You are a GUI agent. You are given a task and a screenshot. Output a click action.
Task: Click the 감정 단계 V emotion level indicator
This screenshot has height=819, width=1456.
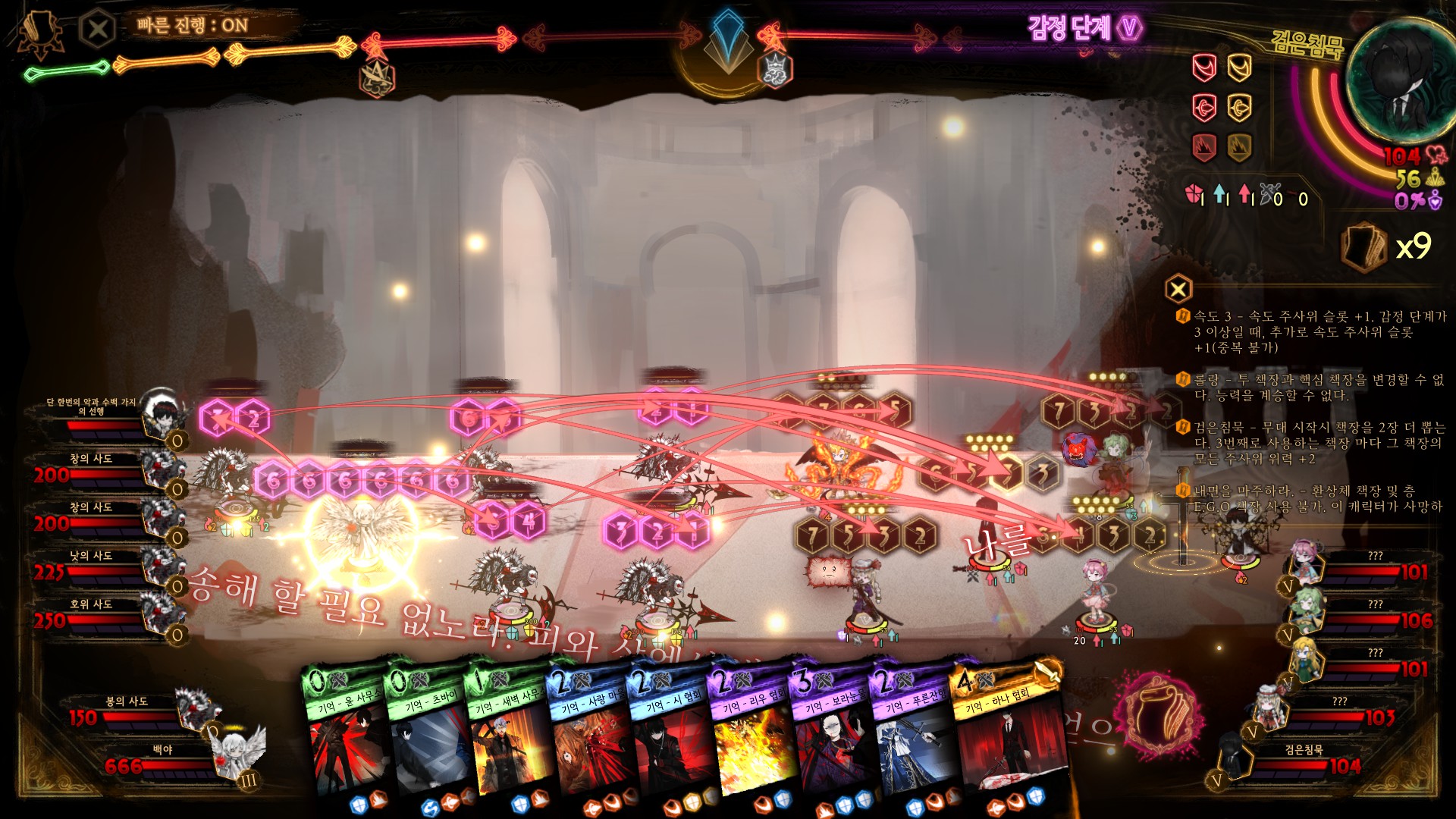[1084, 29]
